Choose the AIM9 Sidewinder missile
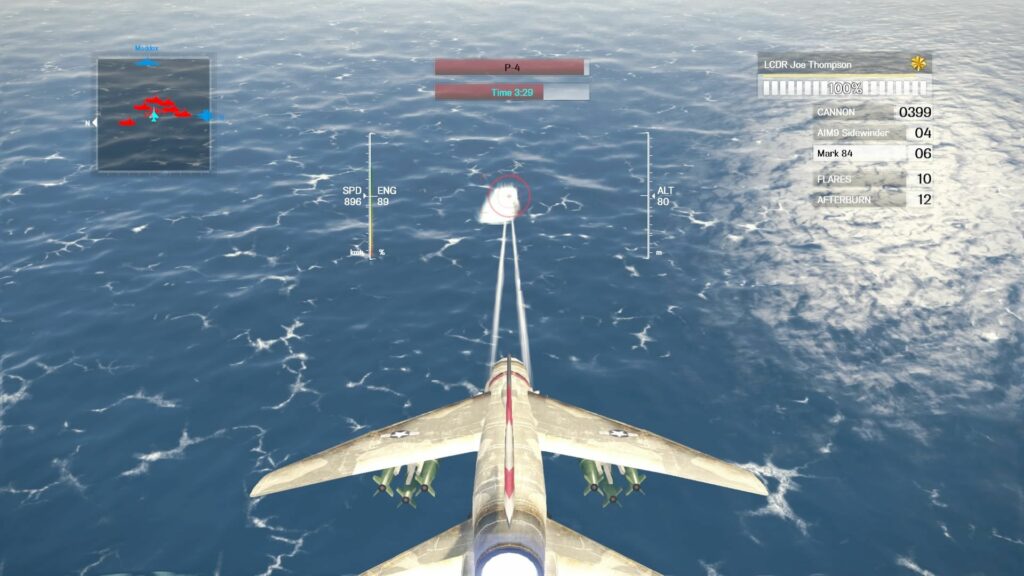Screen dimensions: 1024x576 [872, 133]
